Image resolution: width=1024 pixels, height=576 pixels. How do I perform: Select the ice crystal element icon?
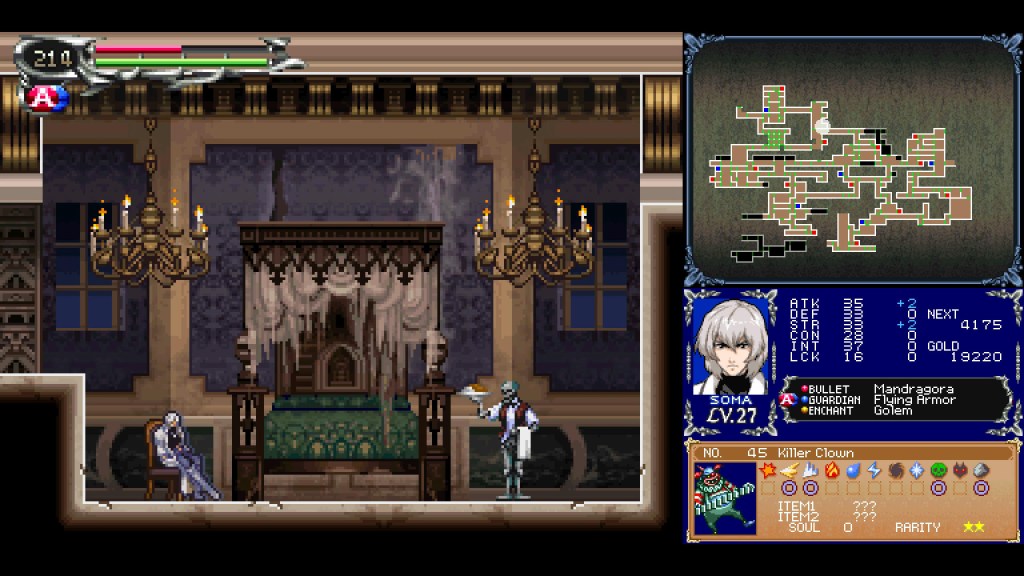[x=916, y=470]
